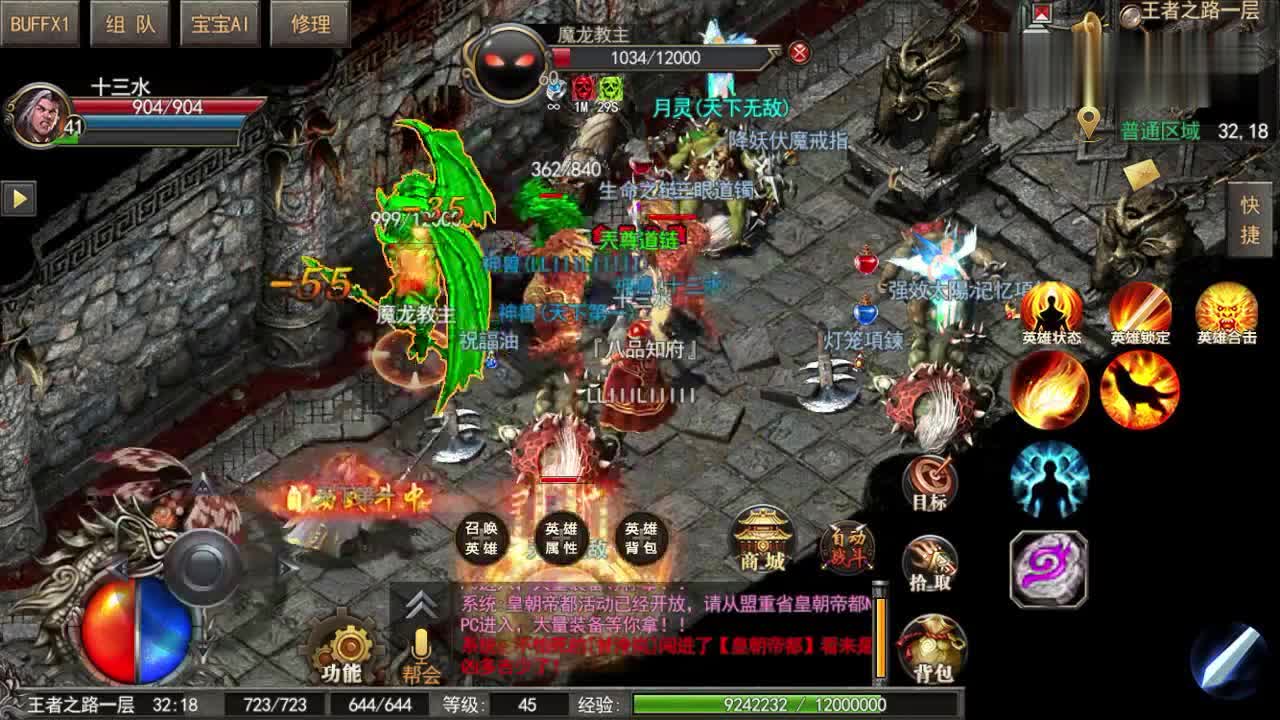Select the 目标 target icon
Screen dimensions: 1280x720
click(x=931, y=480)
